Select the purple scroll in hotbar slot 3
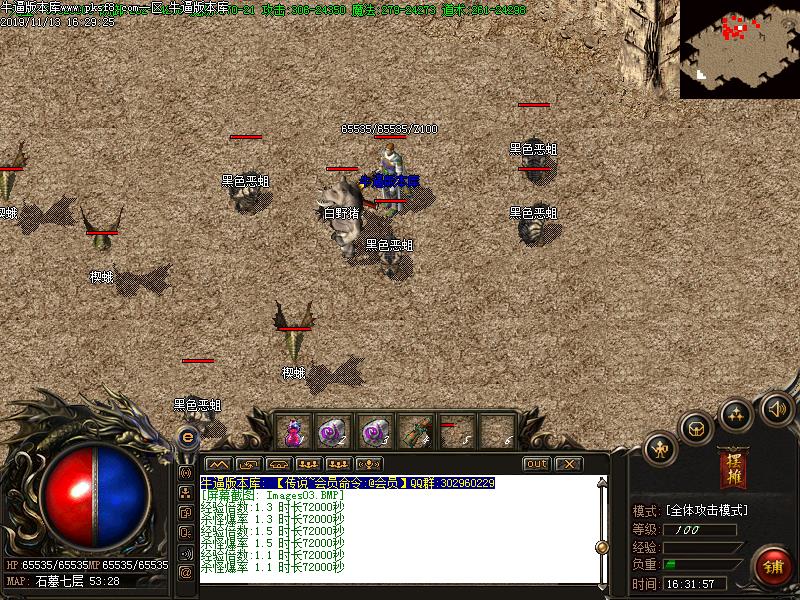 [374, 432]
